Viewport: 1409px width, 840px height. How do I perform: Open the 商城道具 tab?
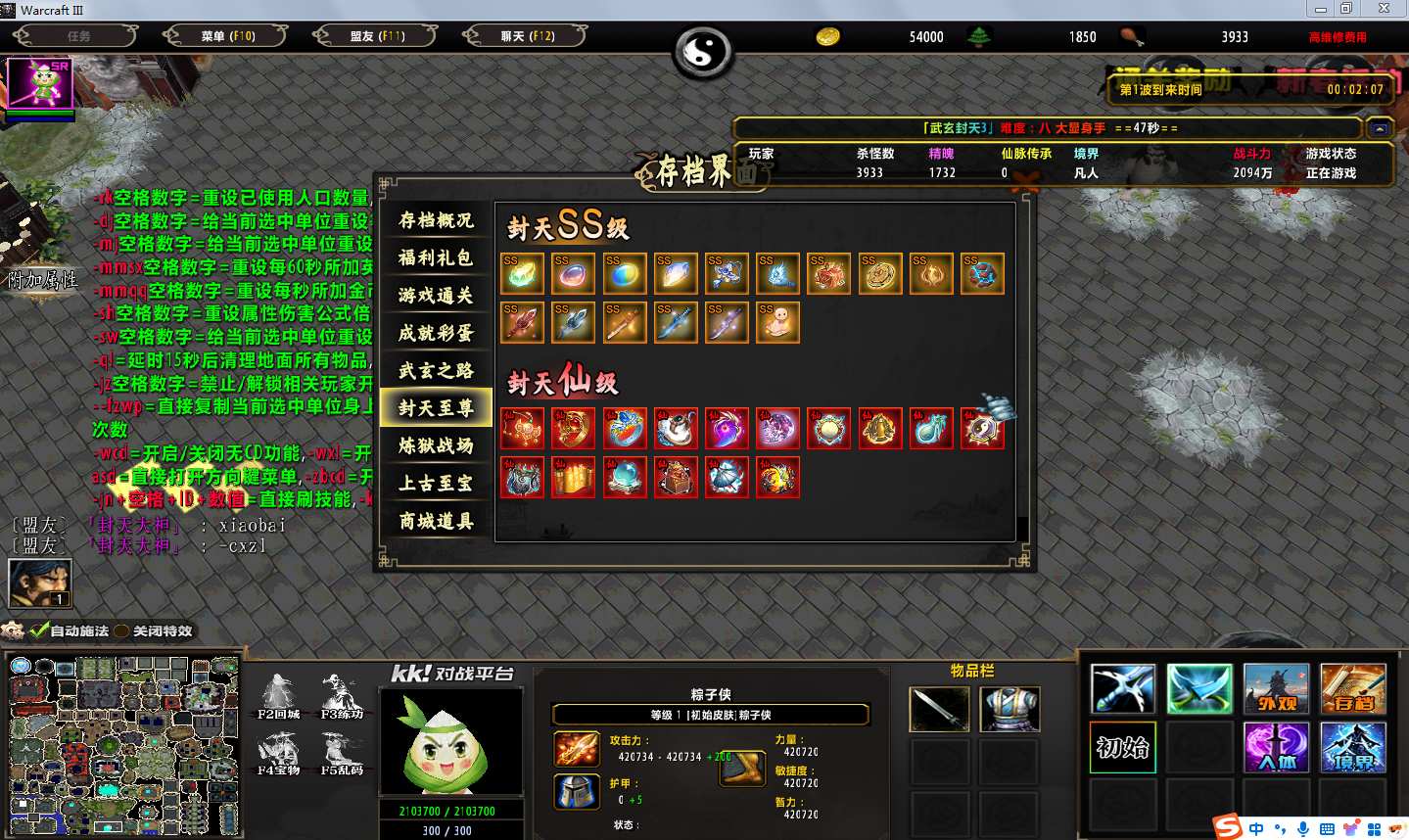[x=436, y=521]
